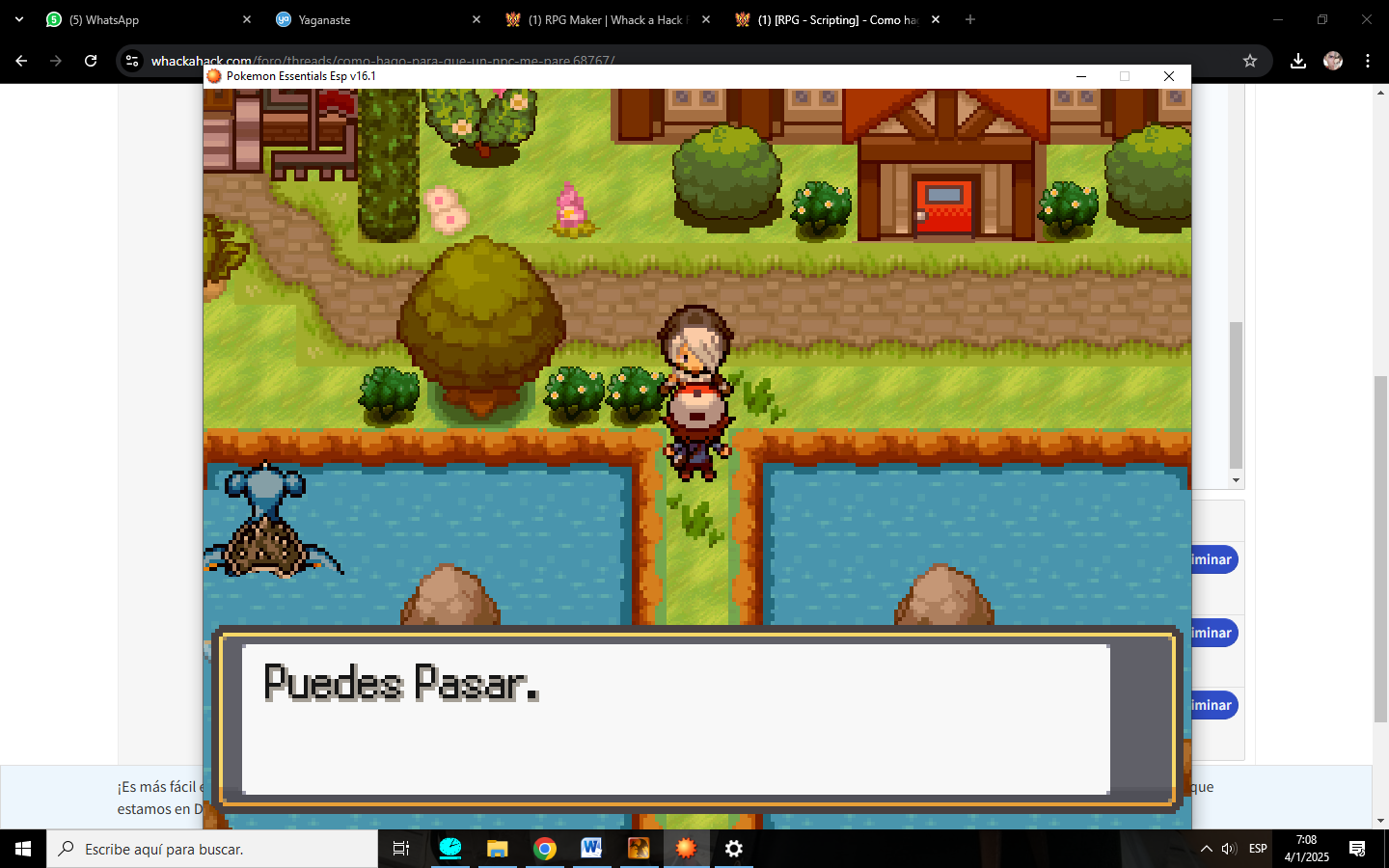Advance the "Puedes Pasar." dialogue box
The height and width of the screenshot is (868, 1389).
(x=675, y=719)
